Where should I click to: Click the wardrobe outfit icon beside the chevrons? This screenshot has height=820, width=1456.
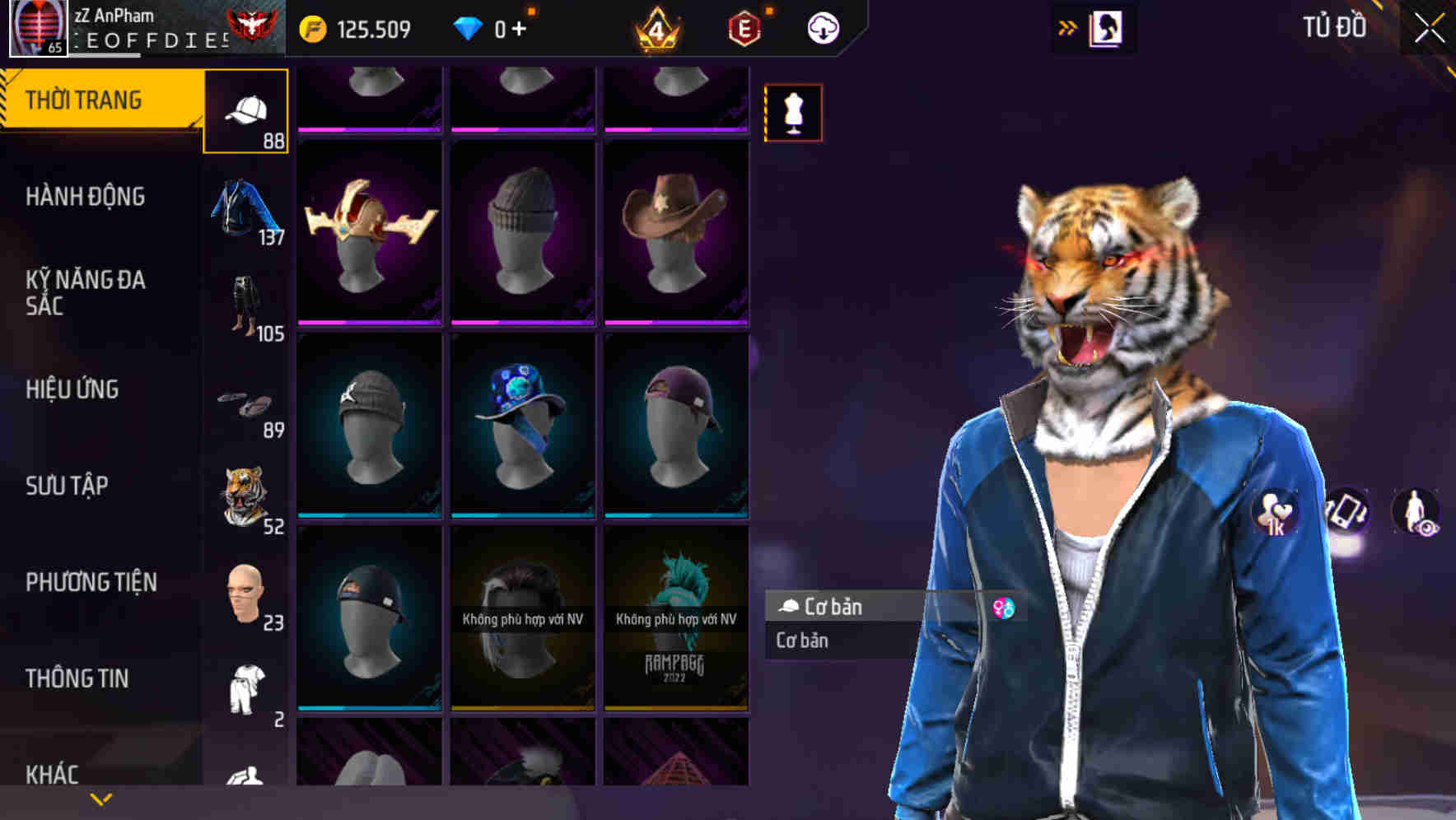tap(1106, 26)
